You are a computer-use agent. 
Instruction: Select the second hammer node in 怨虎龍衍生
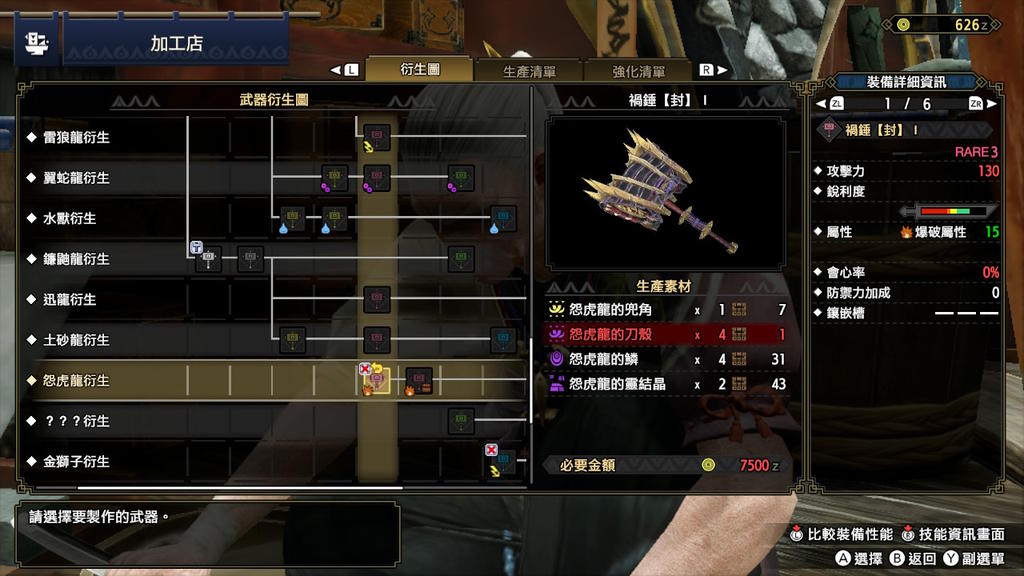click(x=419, y=380)
